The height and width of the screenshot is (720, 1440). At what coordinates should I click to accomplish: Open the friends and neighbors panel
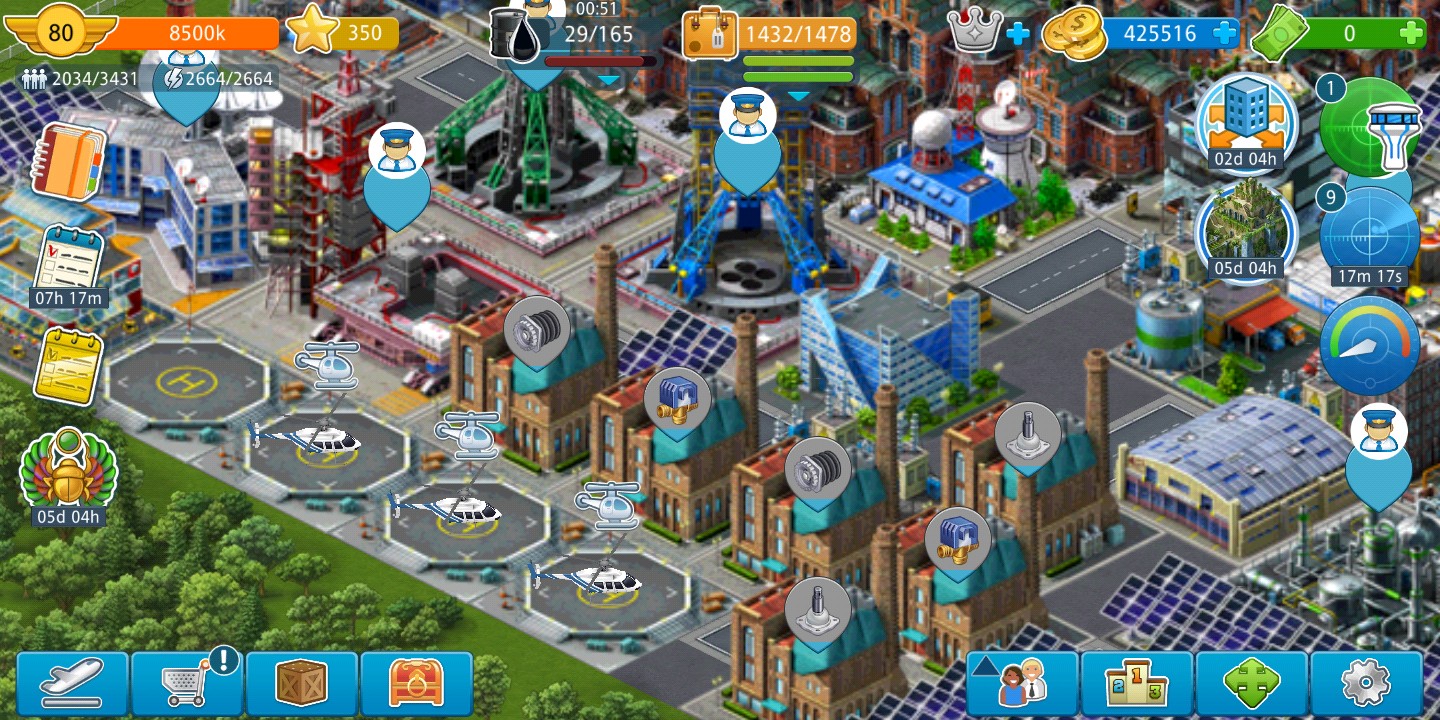coord(1022,684)
